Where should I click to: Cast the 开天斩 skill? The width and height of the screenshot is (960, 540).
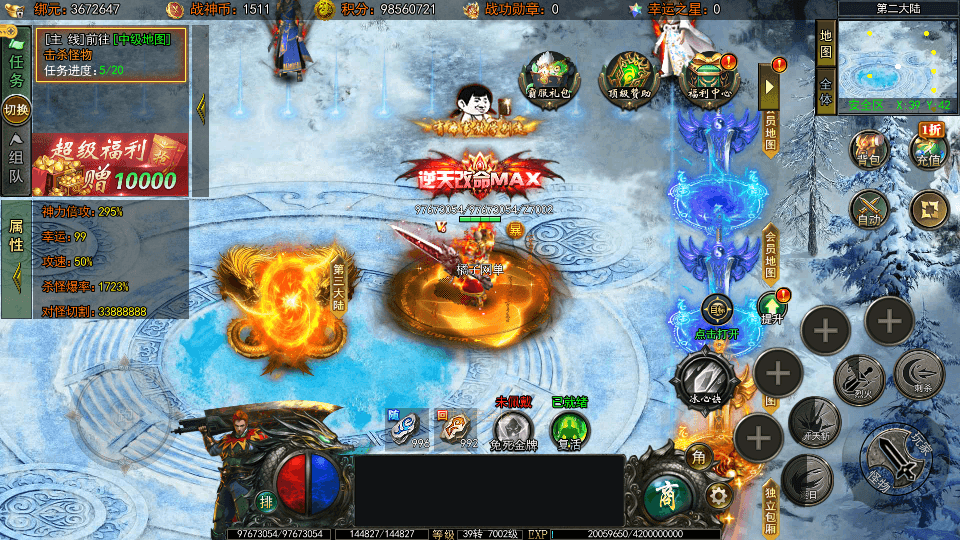(812, 421)
